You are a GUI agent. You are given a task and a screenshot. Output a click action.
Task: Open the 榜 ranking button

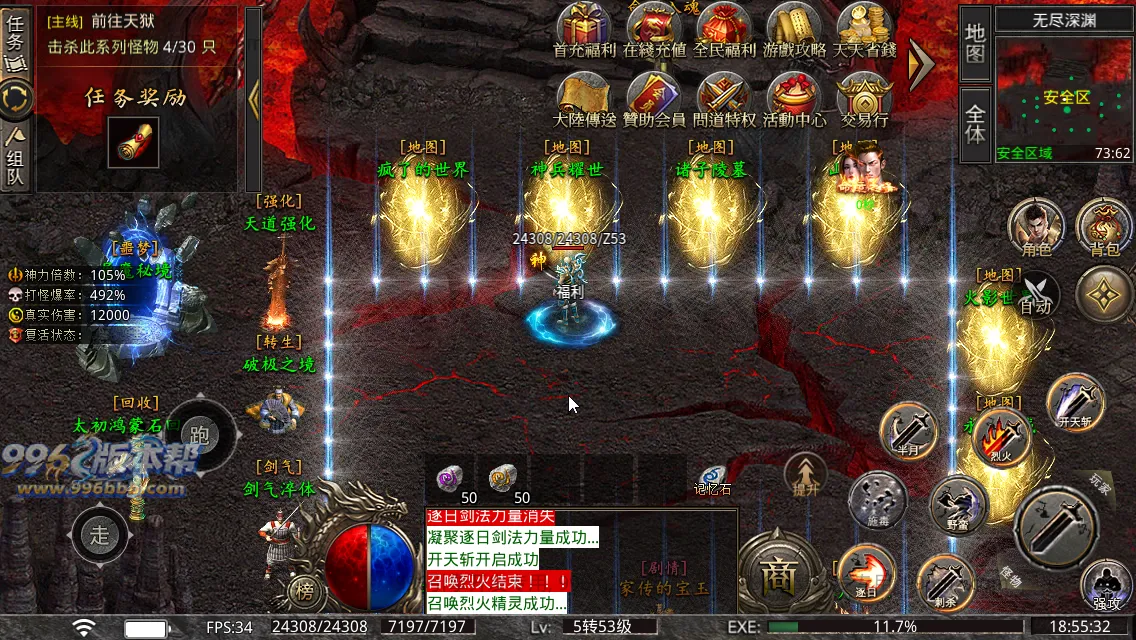[304, 591]
